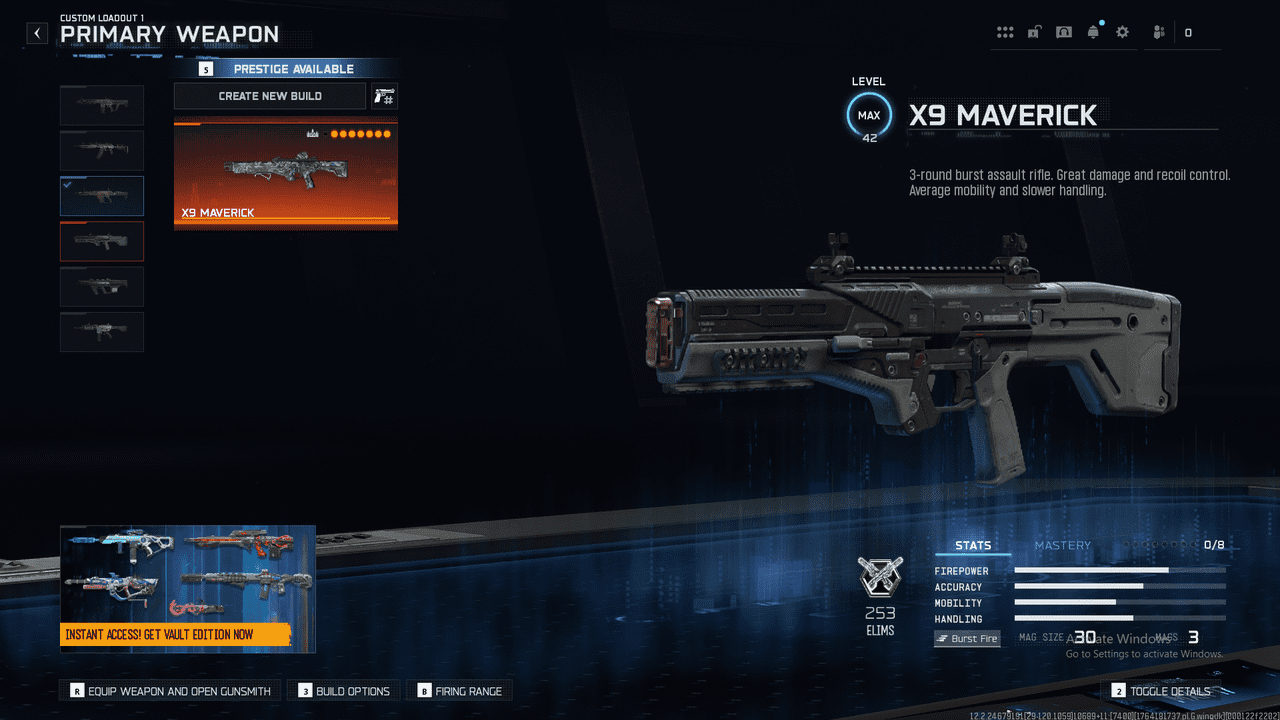The image size is (1280, 720).
Task: Choose the weapon thumbnail with the blue checkmark
Action: click(102, 196)
